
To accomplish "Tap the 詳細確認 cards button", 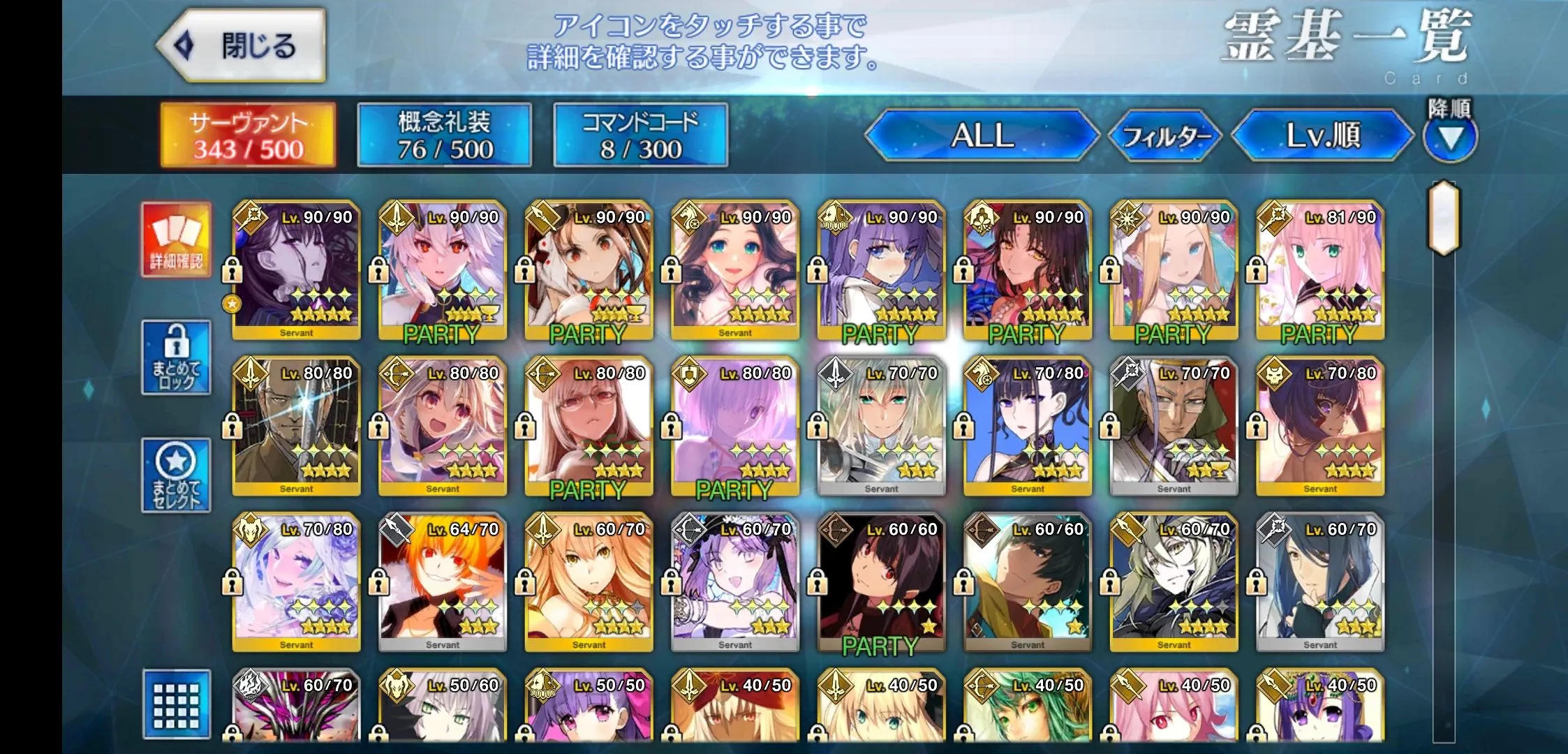I will (176, 239).
